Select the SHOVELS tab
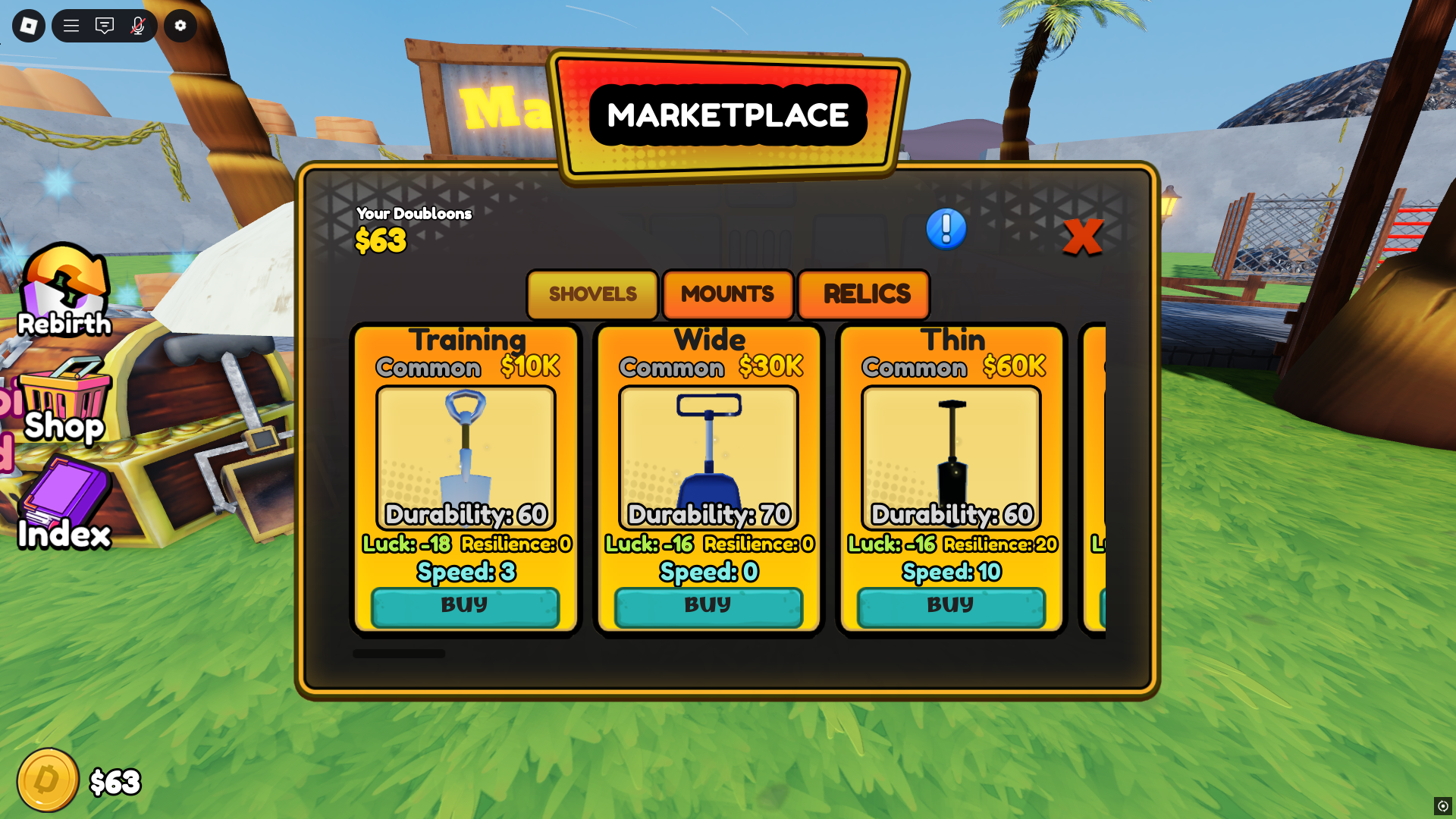Screen dimensions: 1456x819 point(591,295)
